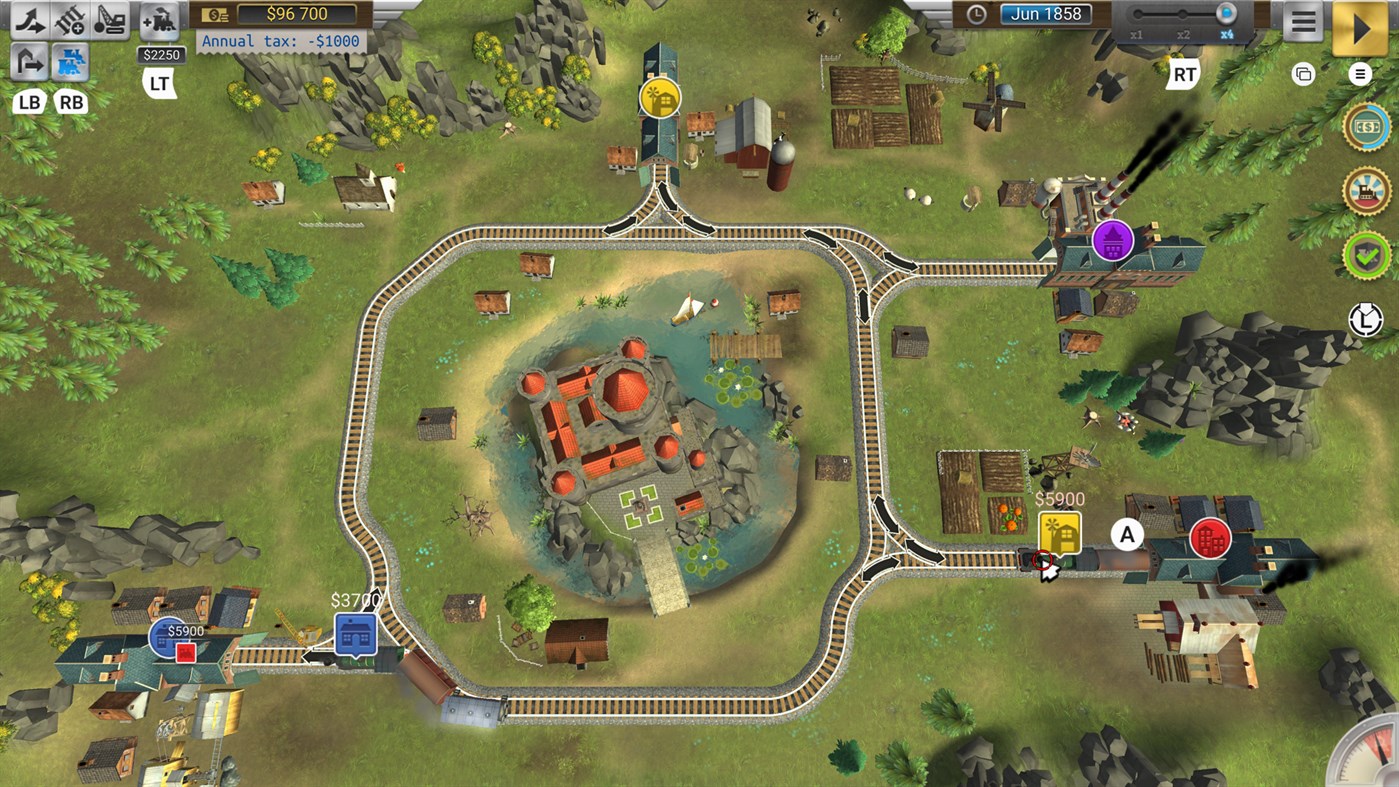Set game speed to x2 on the speed slider
1399x787 pixels.
click(x=1185, y=14)
